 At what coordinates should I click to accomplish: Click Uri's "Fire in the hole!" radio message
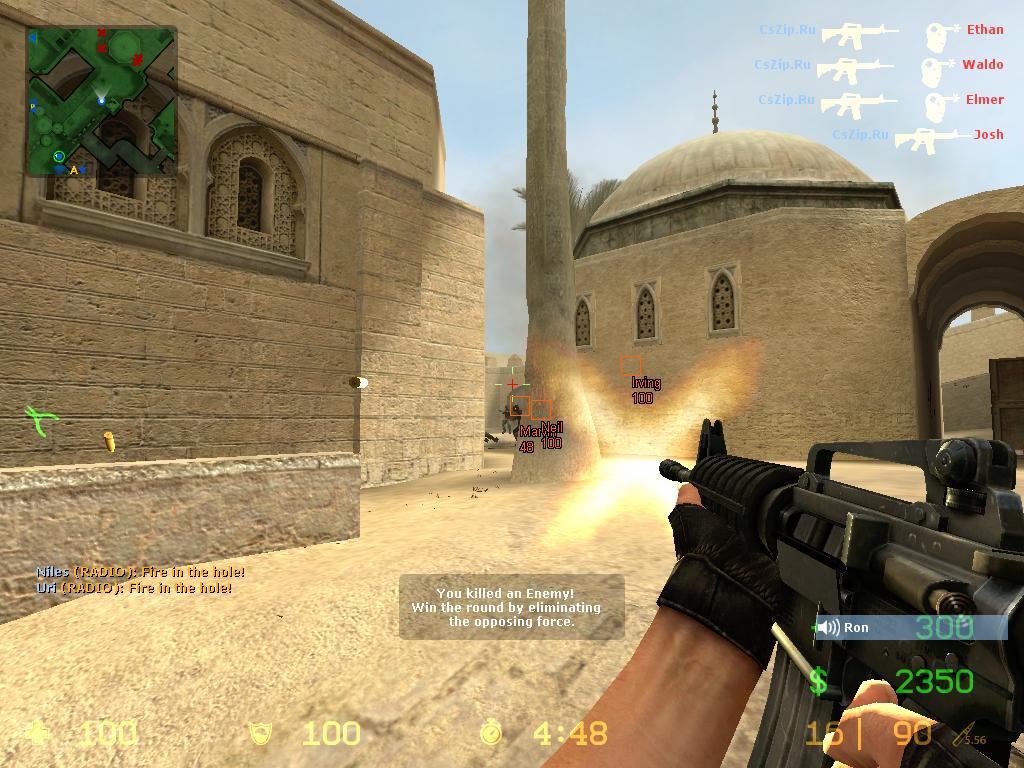click(x=135, y=588)
